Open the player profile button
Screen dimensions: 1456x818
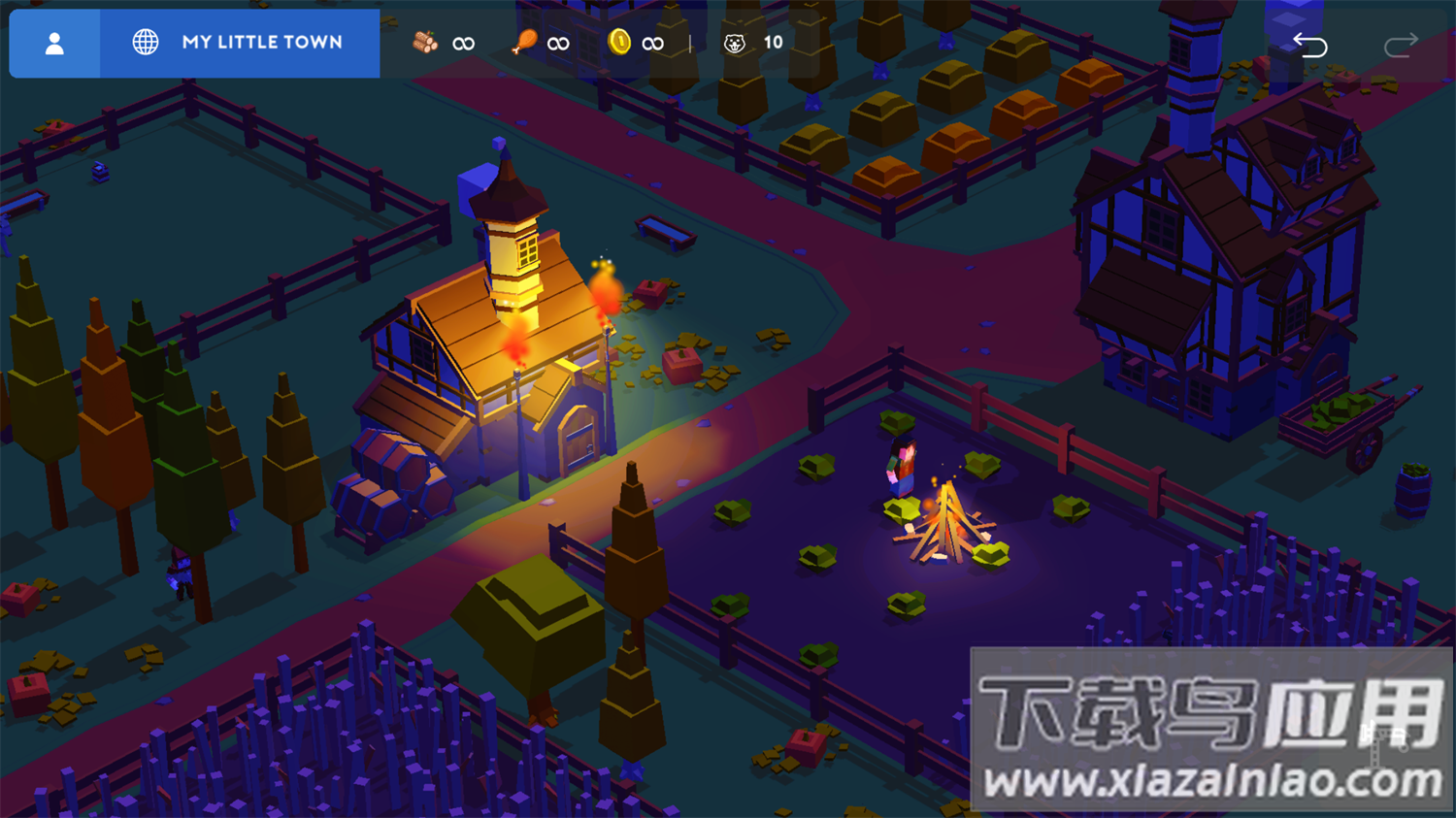click(54, 44)
